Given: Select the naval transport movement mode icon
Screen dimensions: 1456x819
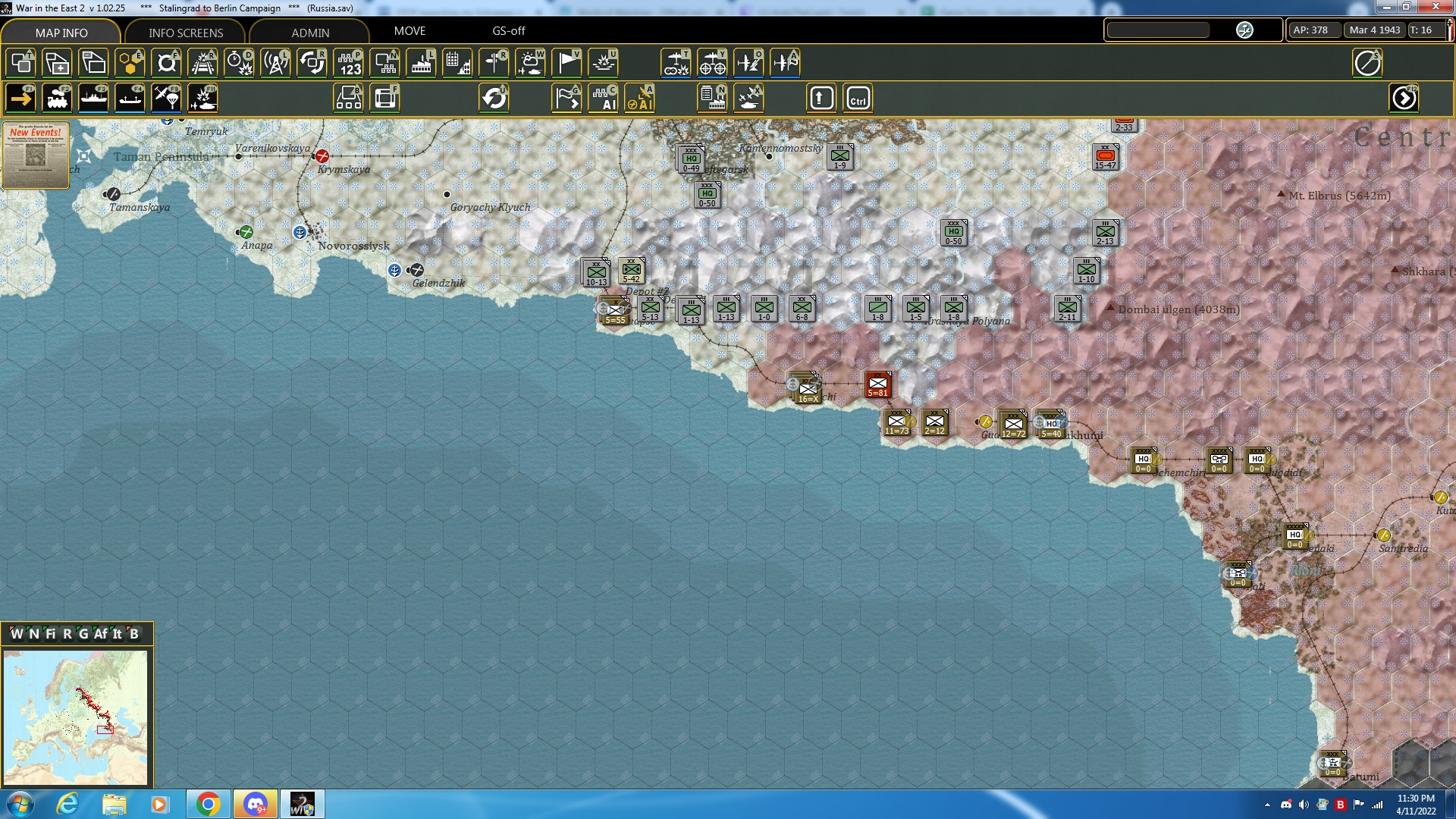Looking at the screenshot, I should click(94, 97).
